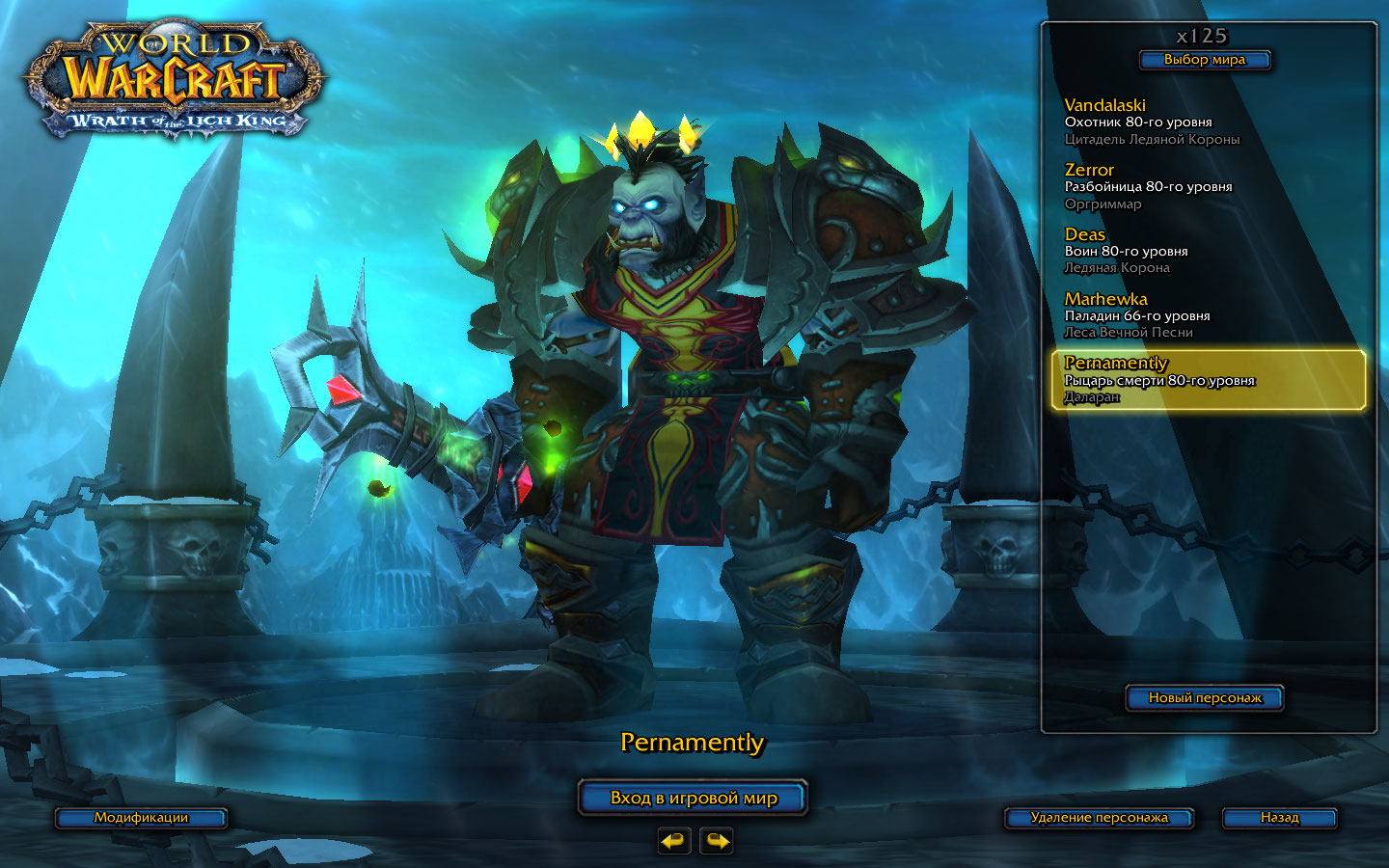
Task: Rotate the character with the left arrow
Action: (674, 841)
